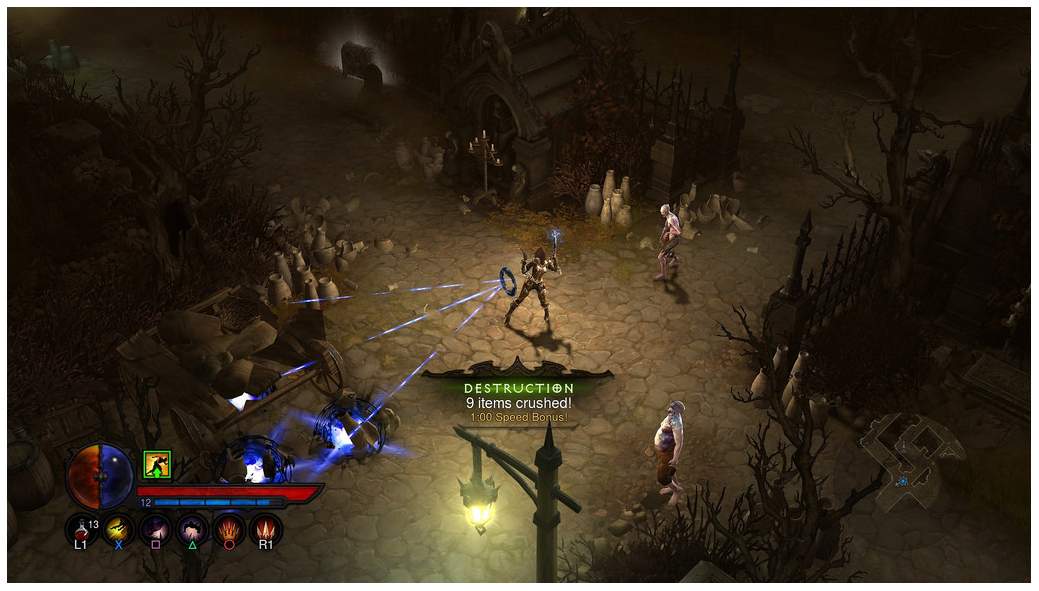This screenshot has width=1039, height=591.
Task: Click the green-bordered running figure buff icon
Action: coord(157,464)
